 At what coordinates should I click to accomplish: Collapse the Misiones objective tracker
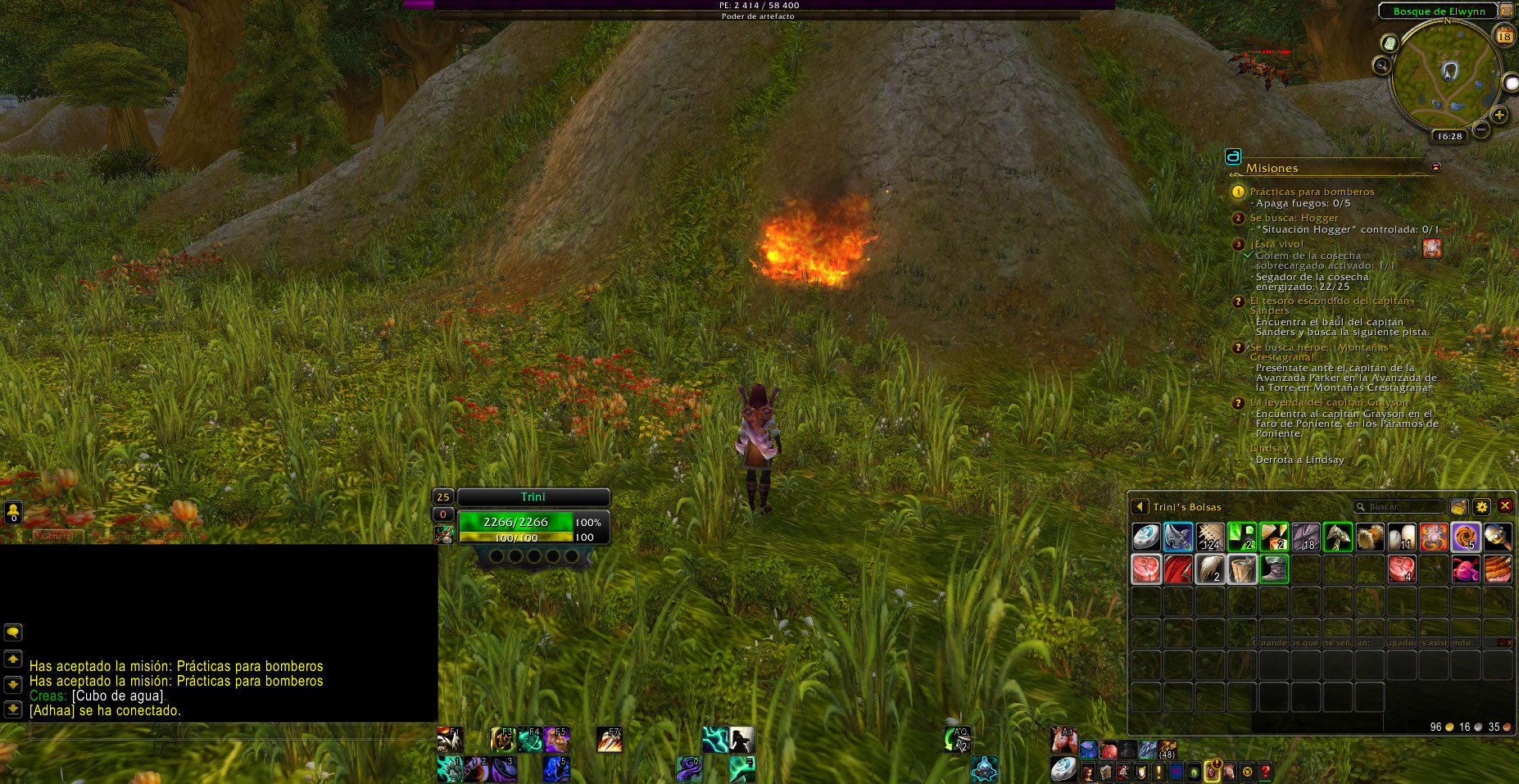(1435, 167)
